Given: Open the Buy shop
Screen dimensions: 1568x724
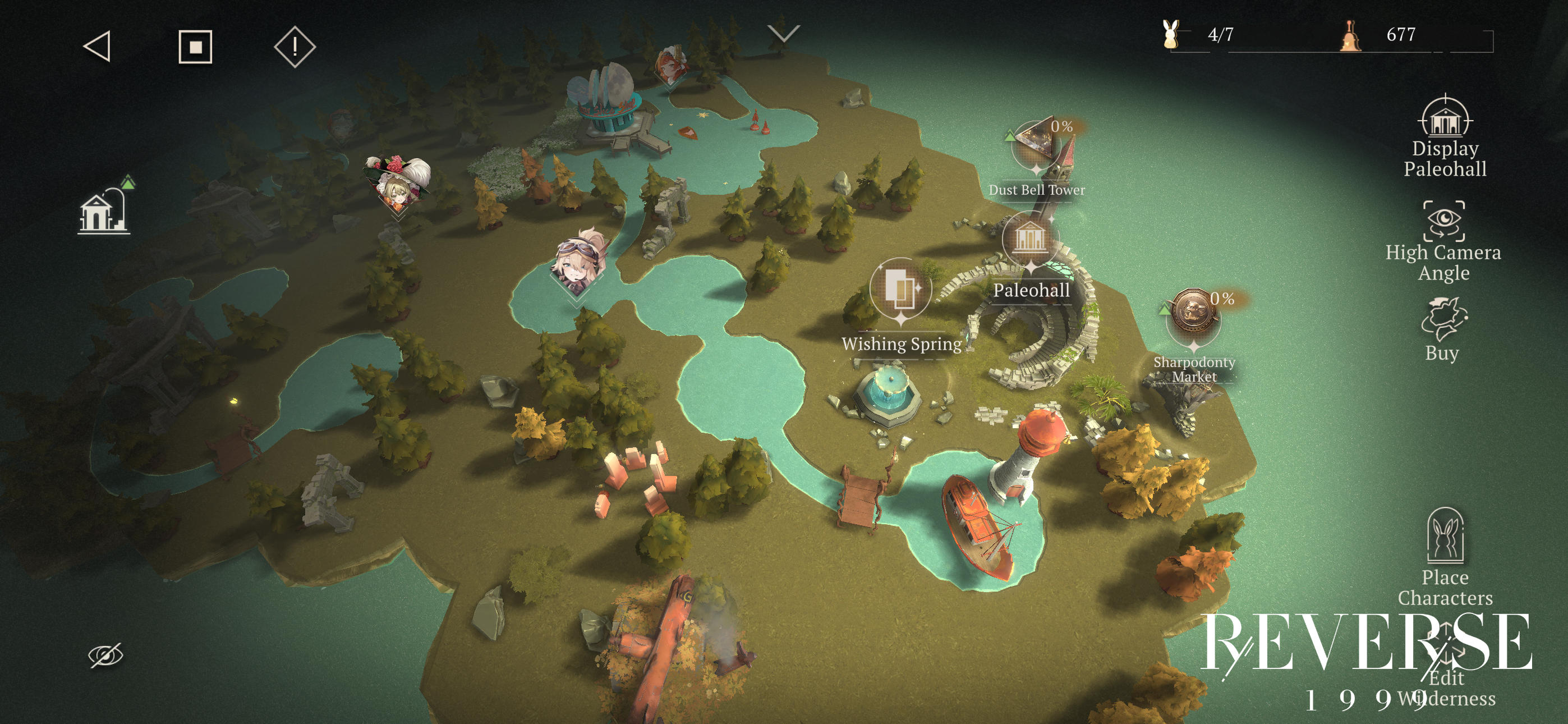Looking at the screenshot, I should click(1442, 329).
